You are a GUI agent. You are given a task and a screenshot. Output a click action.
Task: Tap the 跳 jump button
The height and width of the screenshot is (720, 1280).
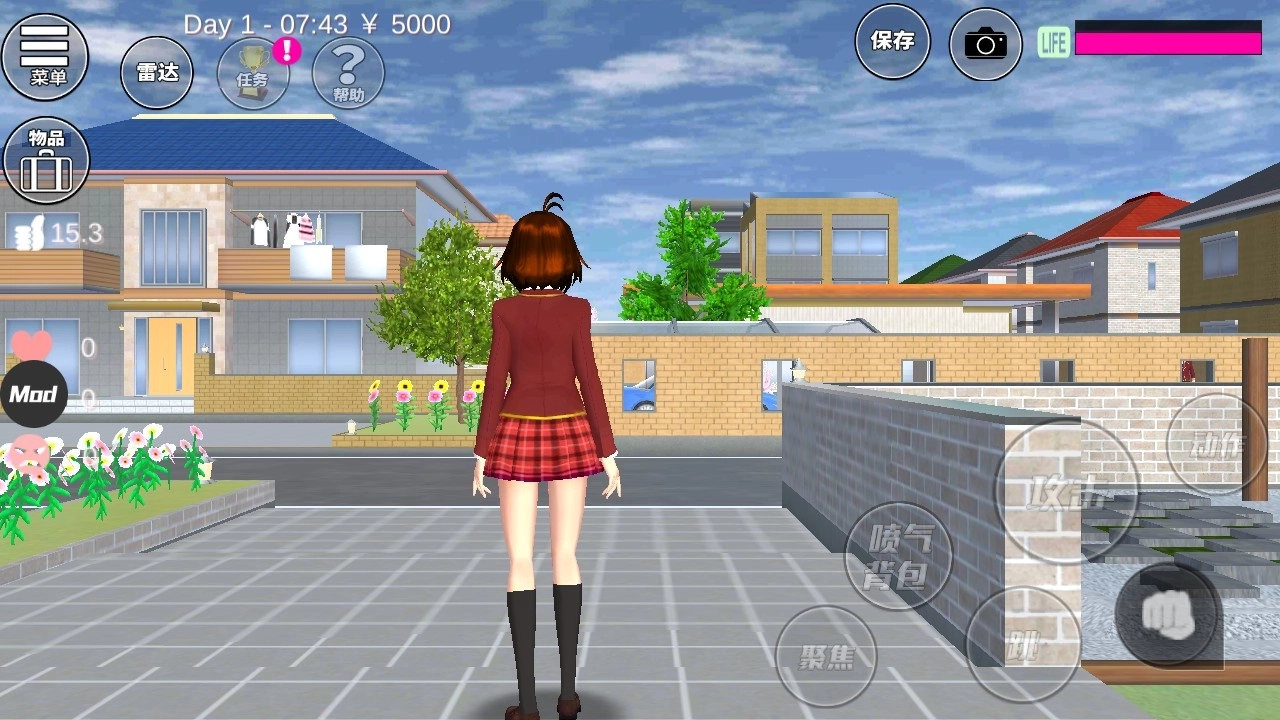pos(1022,645)
